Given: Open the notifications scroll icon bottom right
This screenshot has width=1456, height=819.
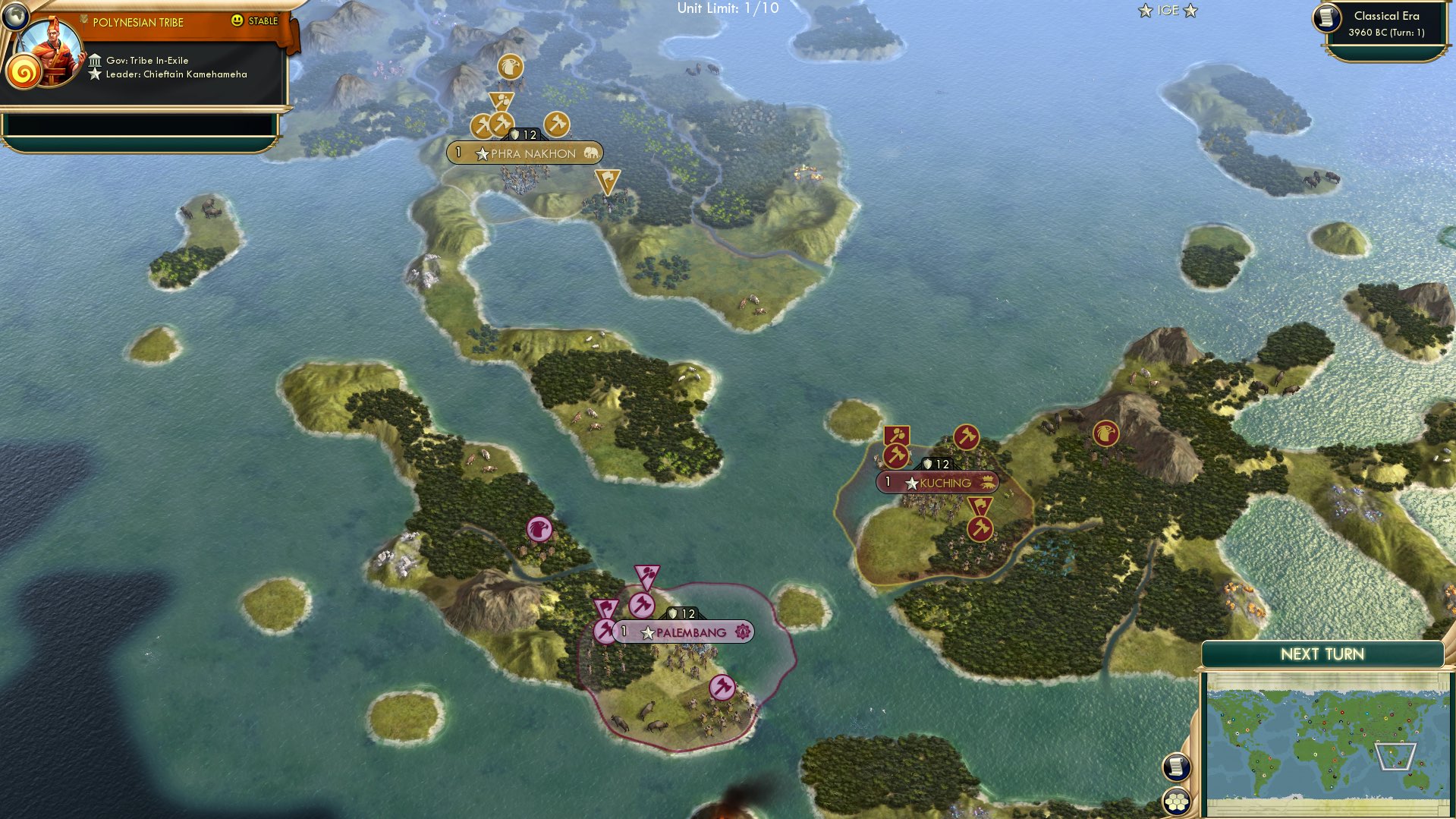Looking at the screenshot, I should pyautogui.click(x=1178, y=768).
